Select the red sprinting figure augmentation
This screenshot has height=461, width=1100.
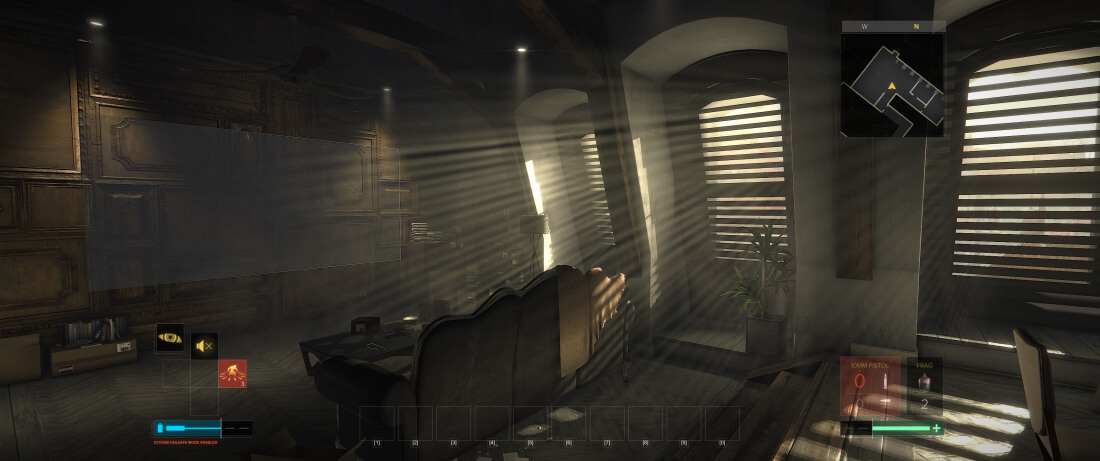point(232,373)
